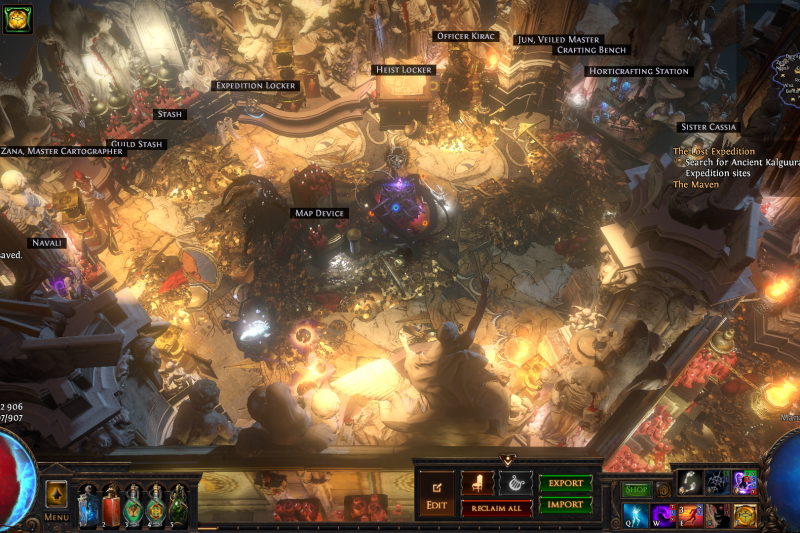Select The Maven quest tracker entry
This screenshot has height=533, width=800.
click(696, 185)
